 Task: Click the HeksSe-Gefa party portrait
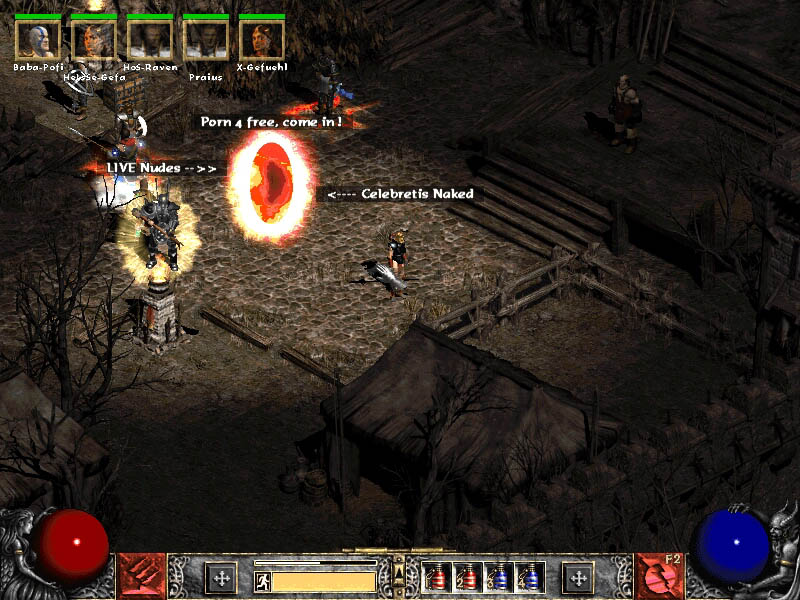pyautogui.click(x=93, y=39)
